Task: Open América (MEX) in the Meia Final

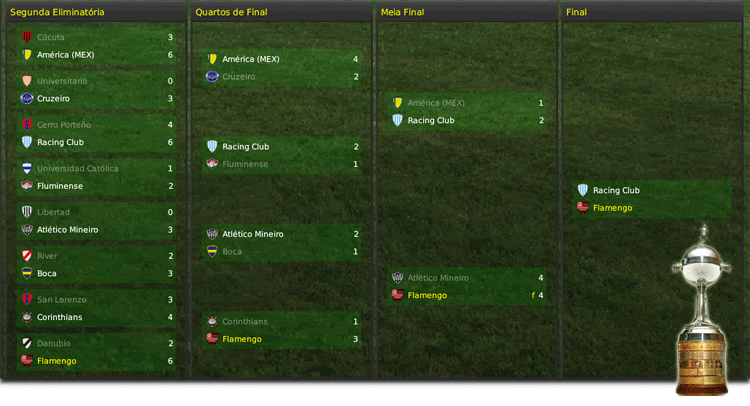Action: pyautogui.click(x=436, y=103)
